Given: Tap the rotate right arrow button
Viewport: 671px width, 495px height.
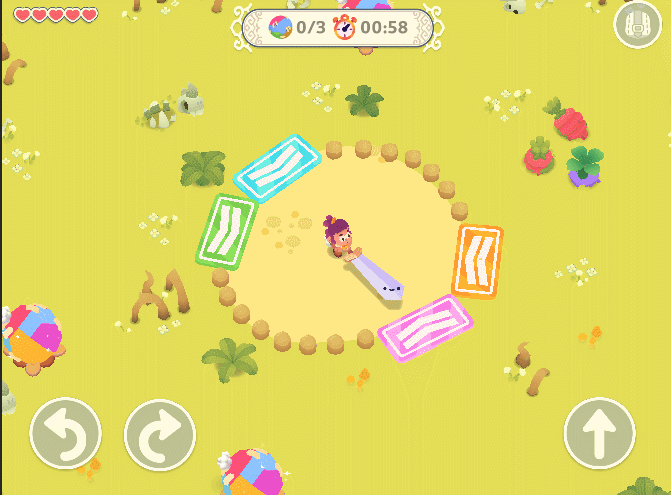Looking at the screenshot, I should [160, 435].
